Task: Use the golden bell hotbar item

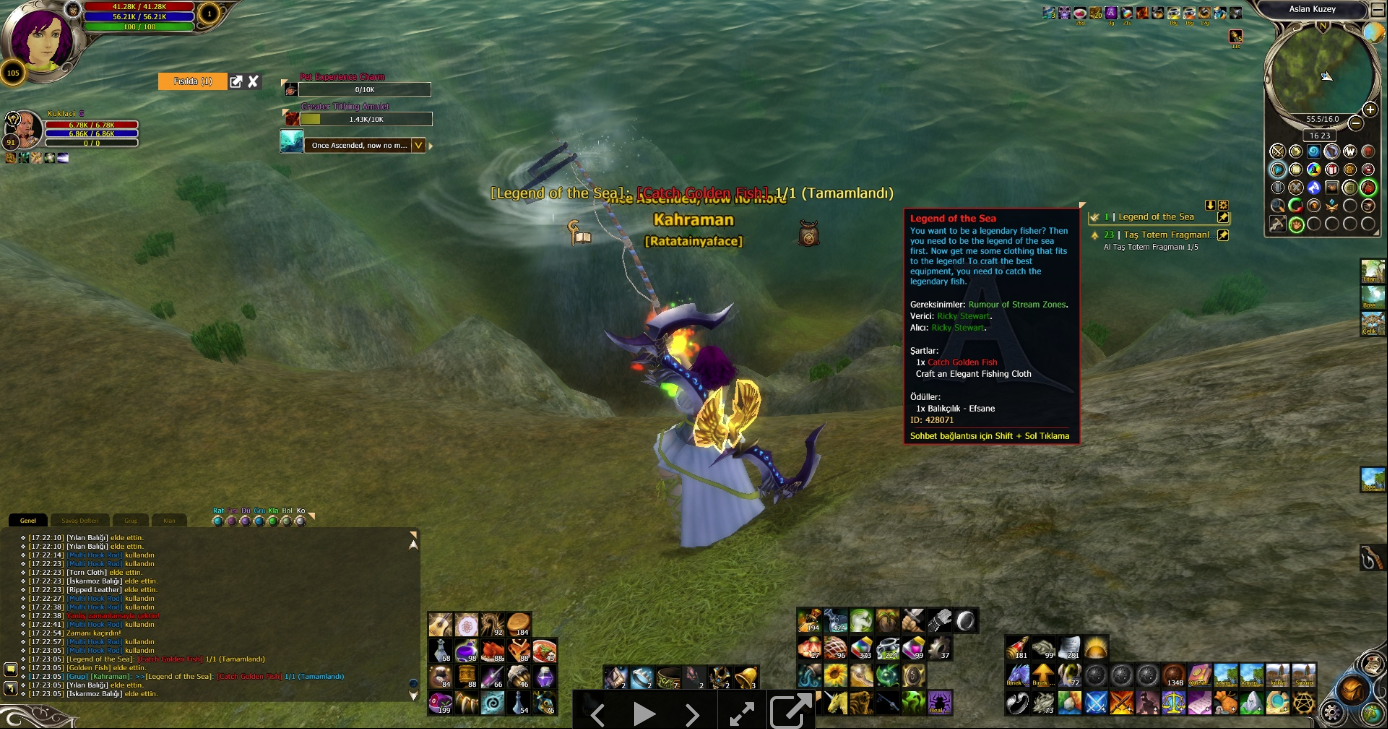Action: [x=746, y=677]
